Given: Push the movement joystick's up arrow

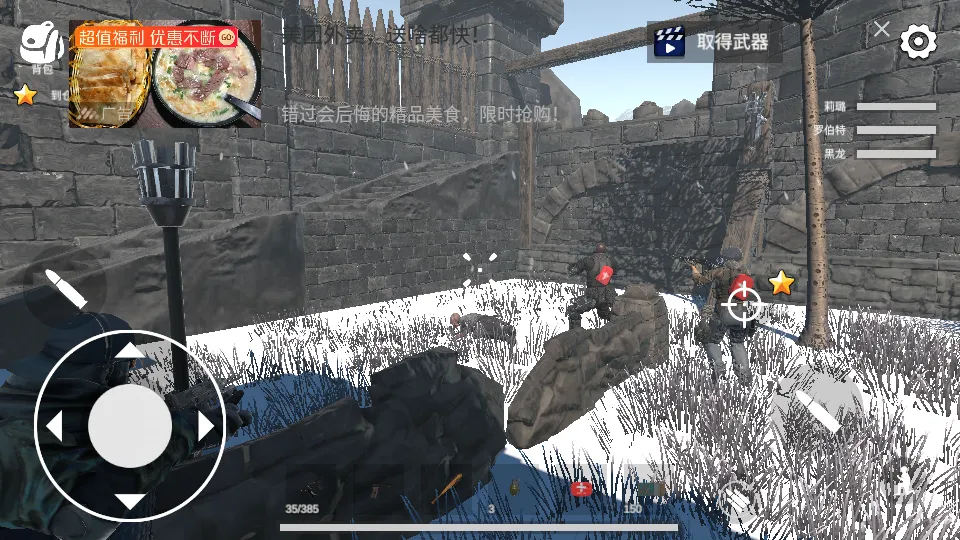Looking at the screenshot, I should pos(130,351).
